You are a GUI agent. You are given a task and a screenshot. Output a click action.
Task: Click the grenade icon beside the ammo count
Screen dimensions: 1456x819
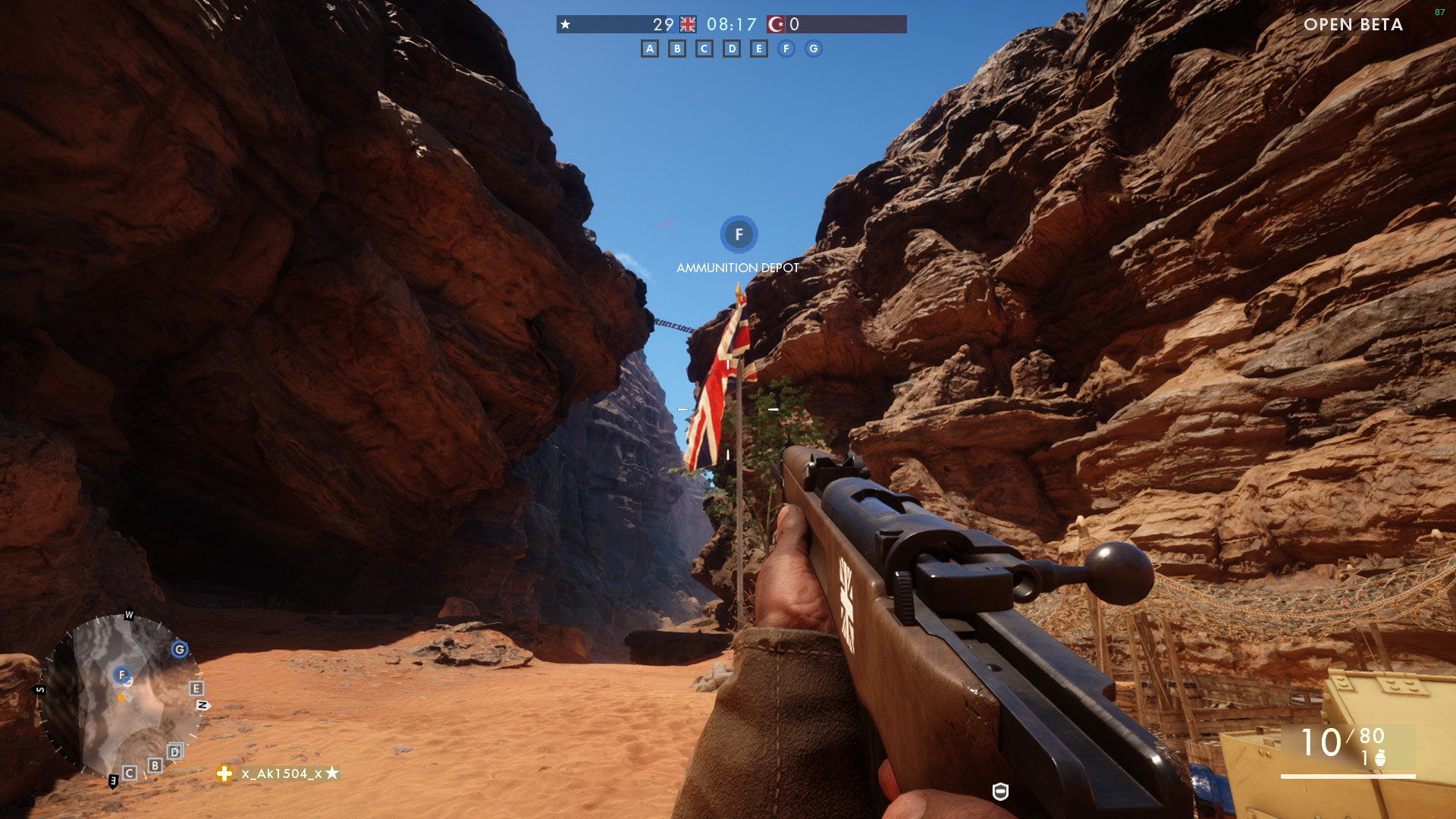1380,758
